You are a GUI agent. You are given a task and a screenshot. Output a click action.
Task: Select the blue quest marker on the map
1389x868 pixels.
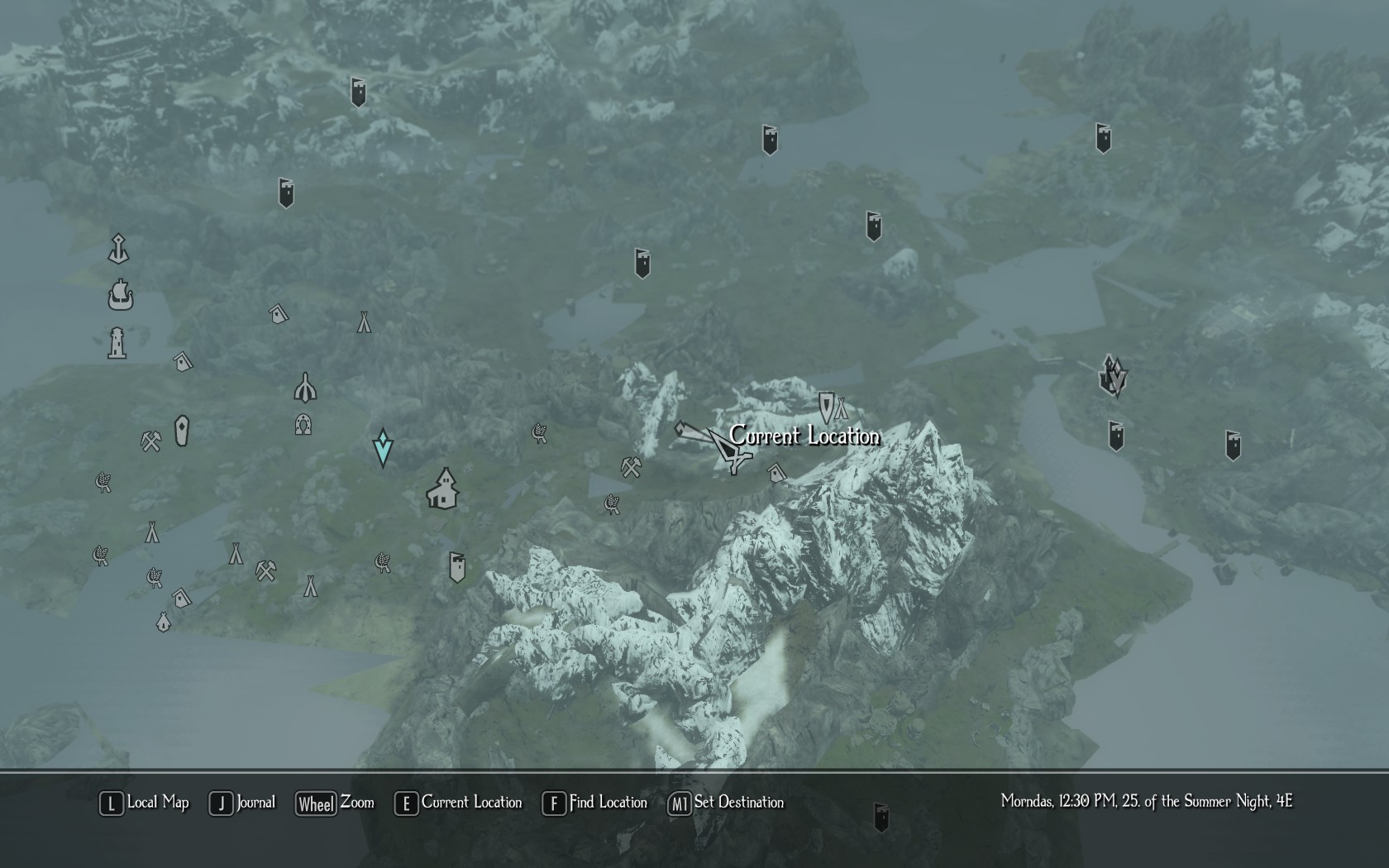[382, 447]
